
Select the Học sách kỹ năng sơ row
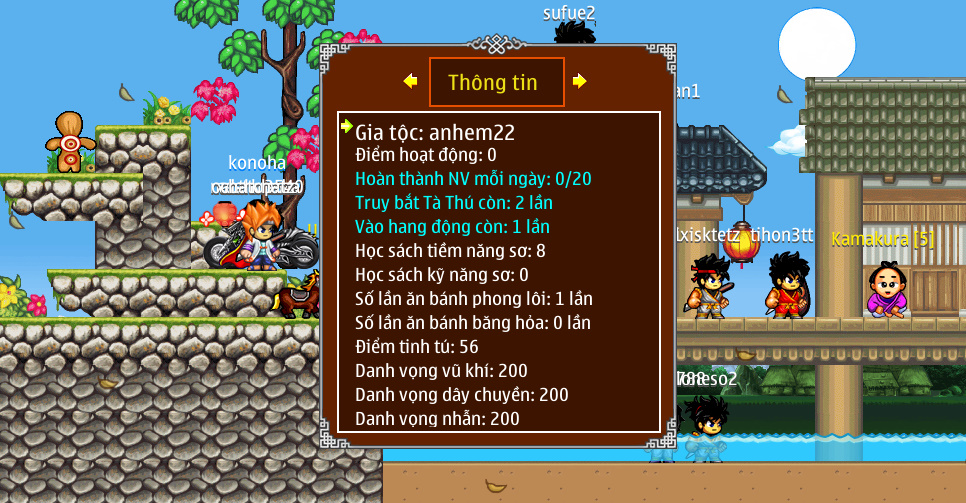pyautogui.click(x=442, y=274)
